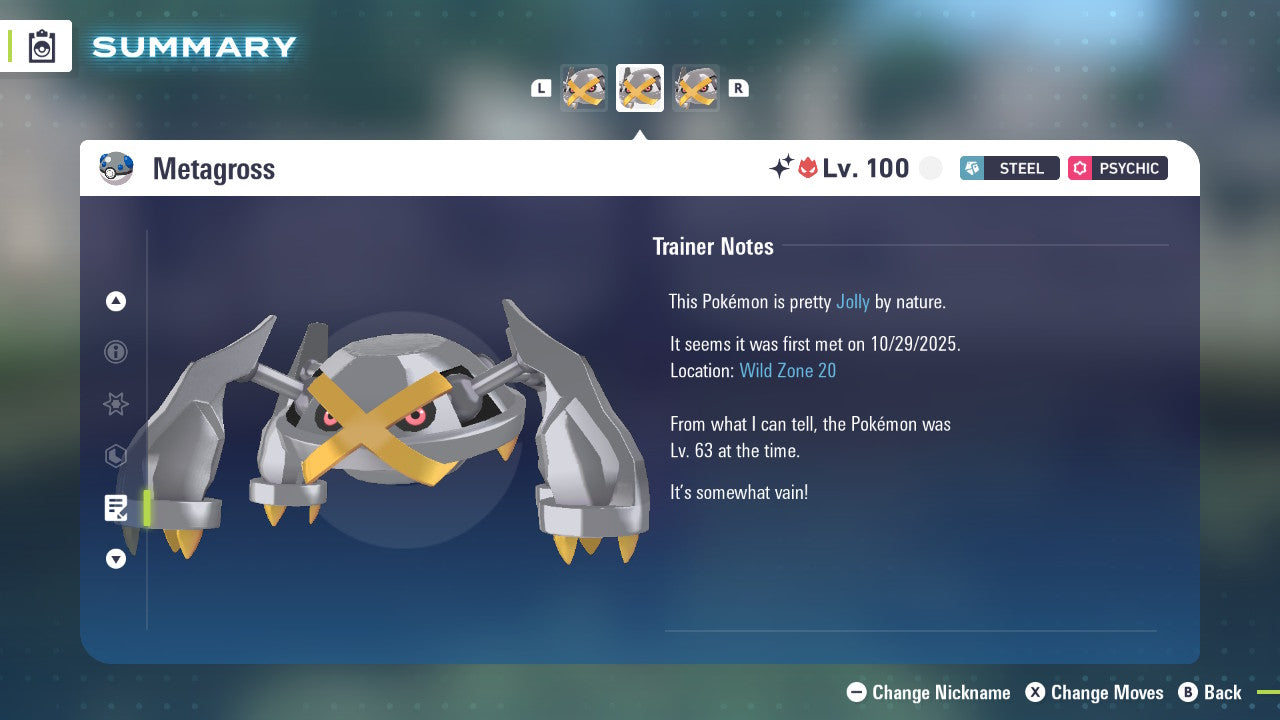Open the hexagon stats page in sidebar
This screenshot has width=1280, height=720.
[115, 456]
